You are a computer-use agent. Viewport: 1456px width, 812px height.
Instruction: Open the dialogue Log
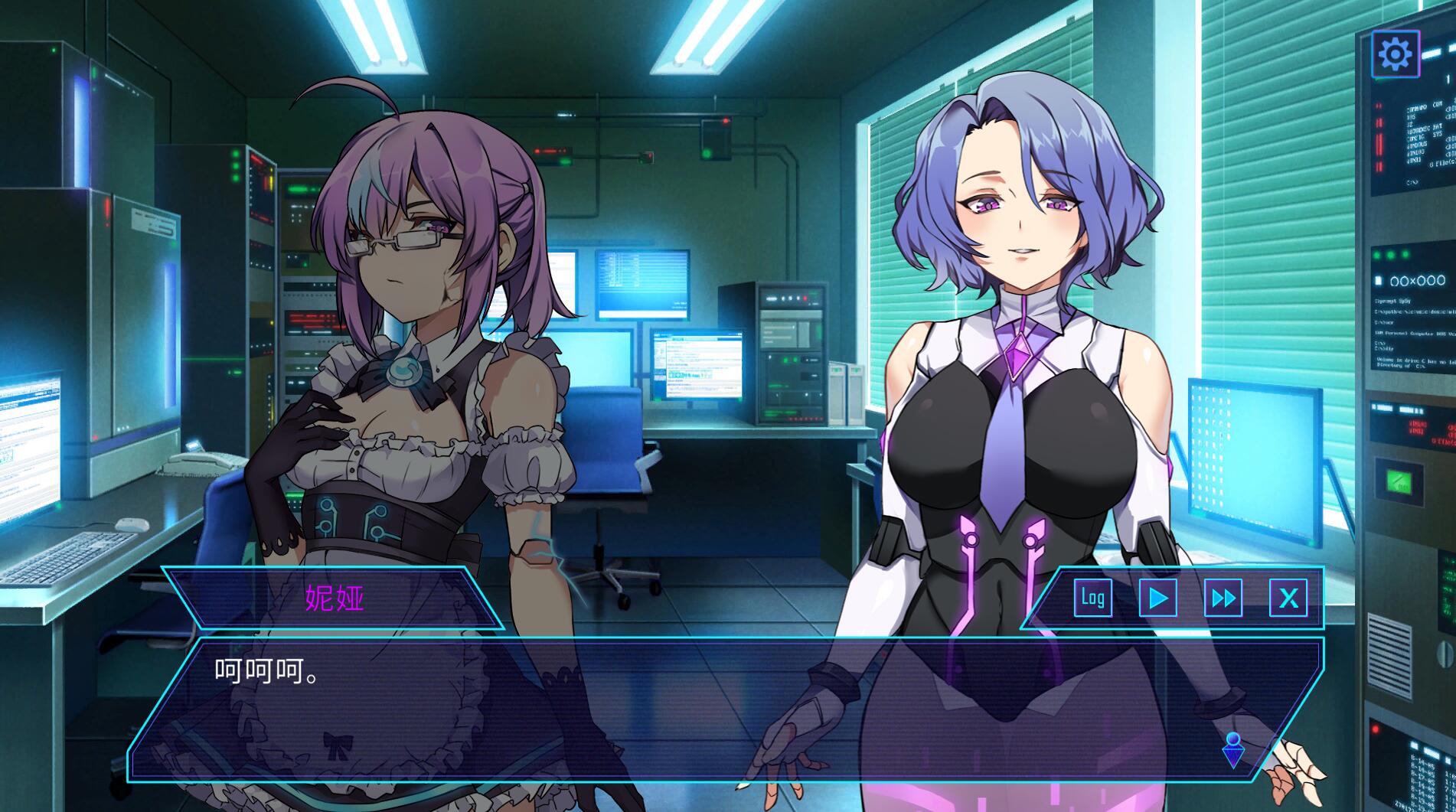coord(1092,597)
